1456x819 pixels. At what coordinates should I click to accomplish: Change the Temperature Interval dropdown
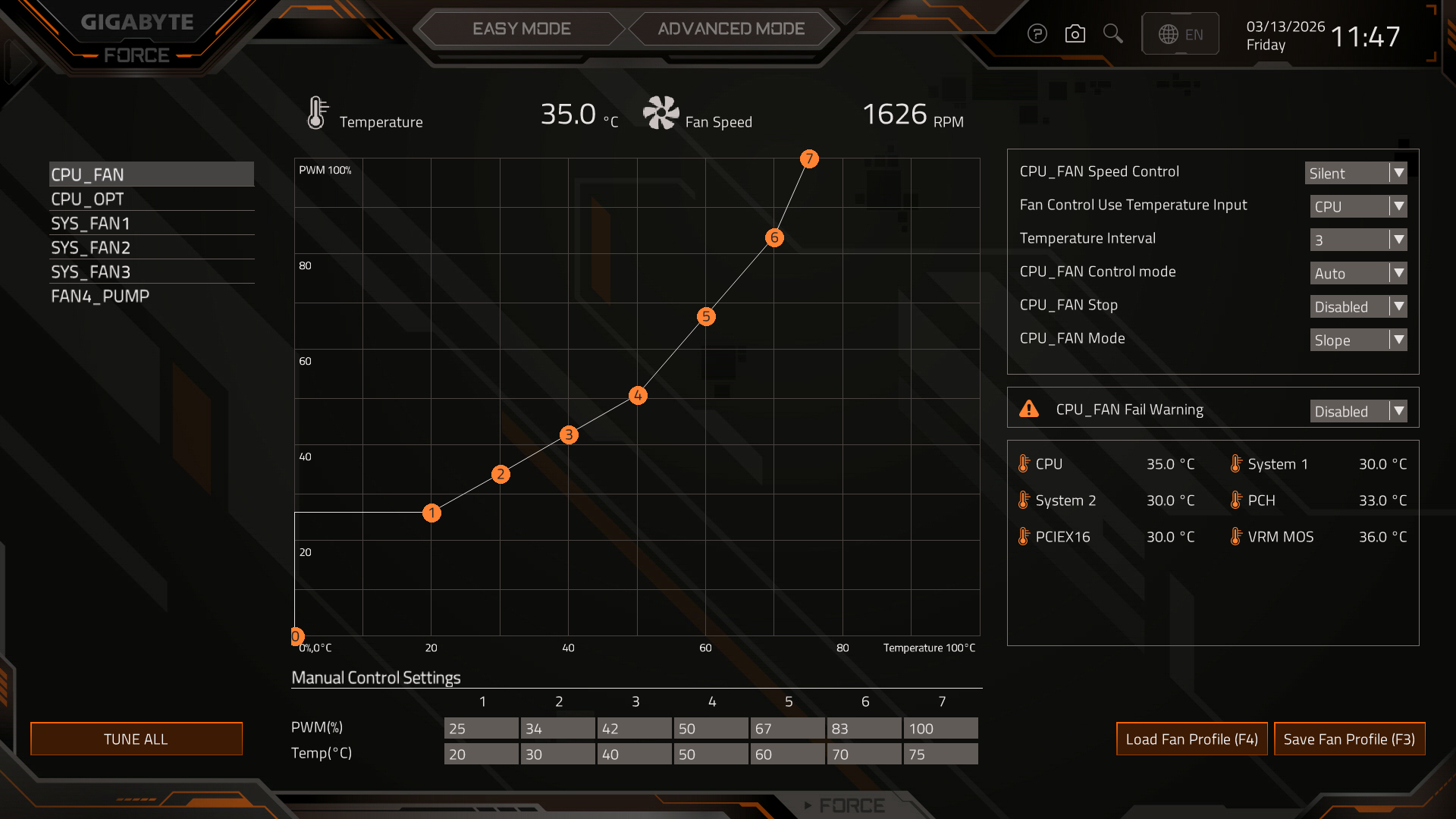coord(1358,240)
